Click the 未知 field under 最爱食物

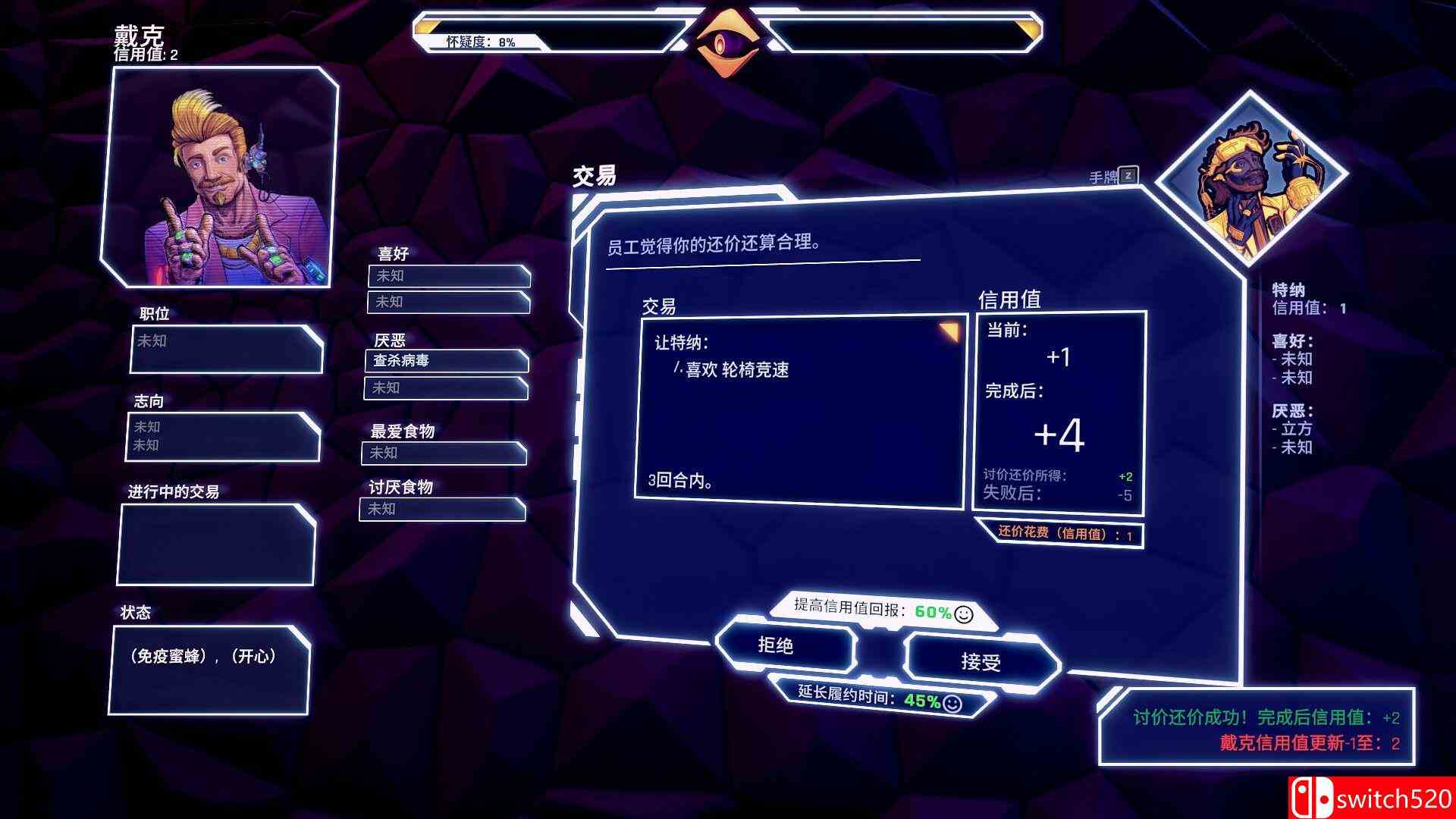click(441, 453)
